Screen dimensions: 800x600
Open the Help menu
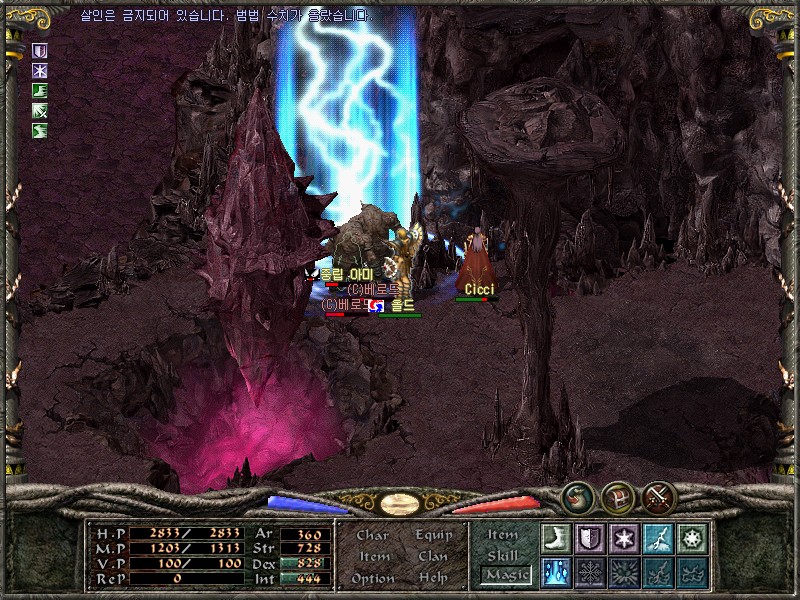tap(434, 578)
